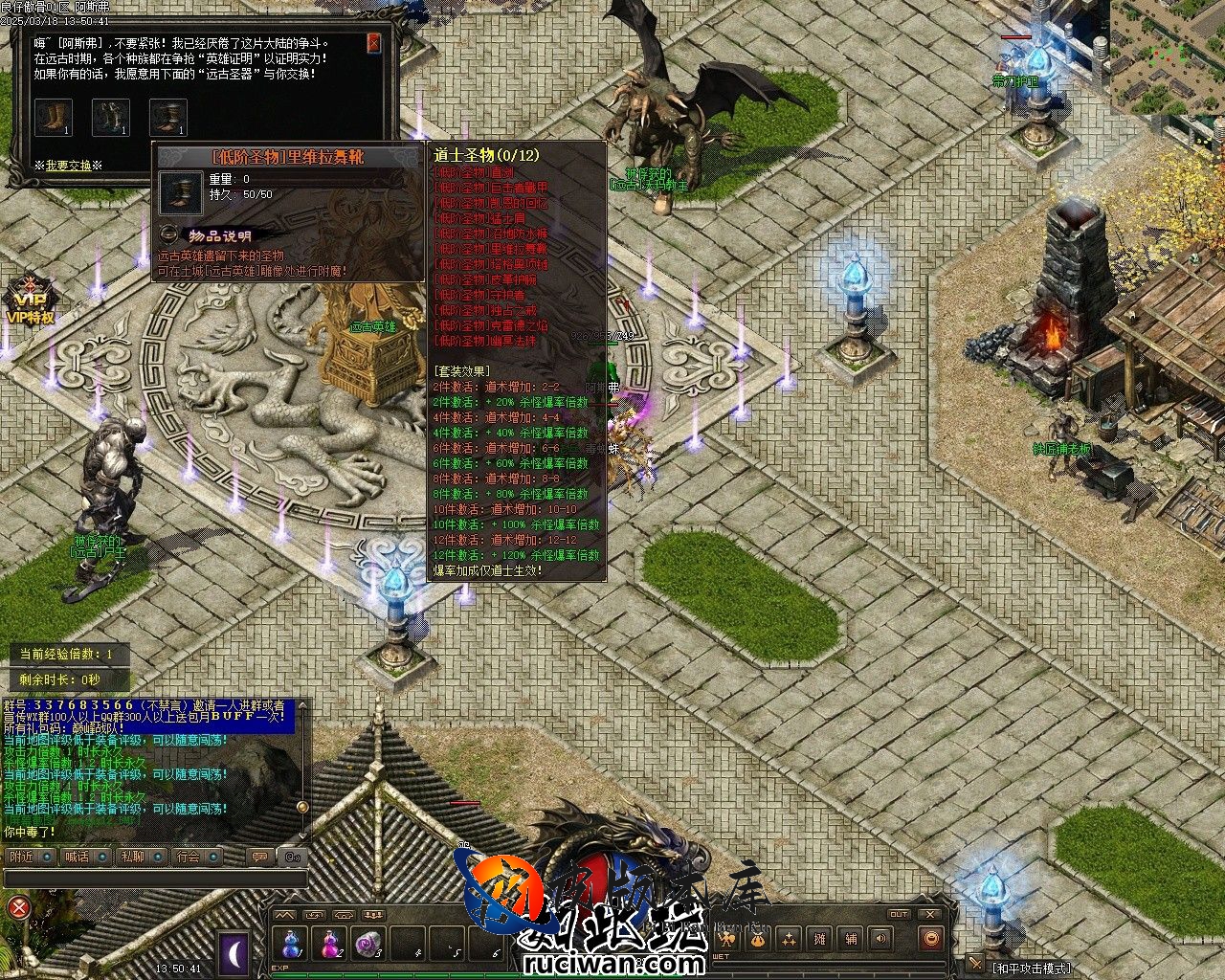Image resolution: width=1225 pixels, height=980 pixels.
Task: Open the VIP特权 privileges icon
Action: tap(29, 299)
